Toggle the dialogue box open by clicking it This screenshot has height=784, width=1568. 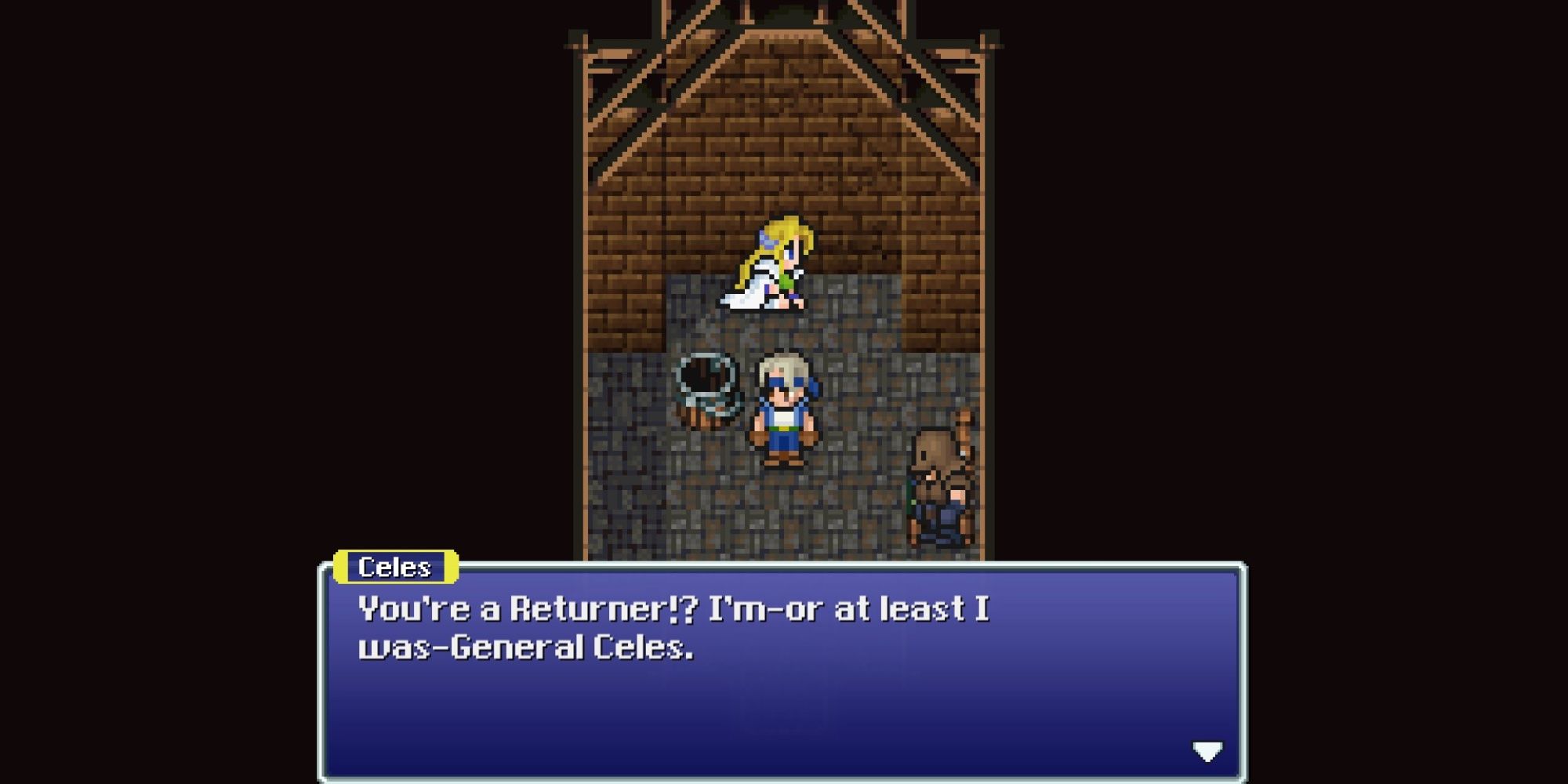(784, 674)
